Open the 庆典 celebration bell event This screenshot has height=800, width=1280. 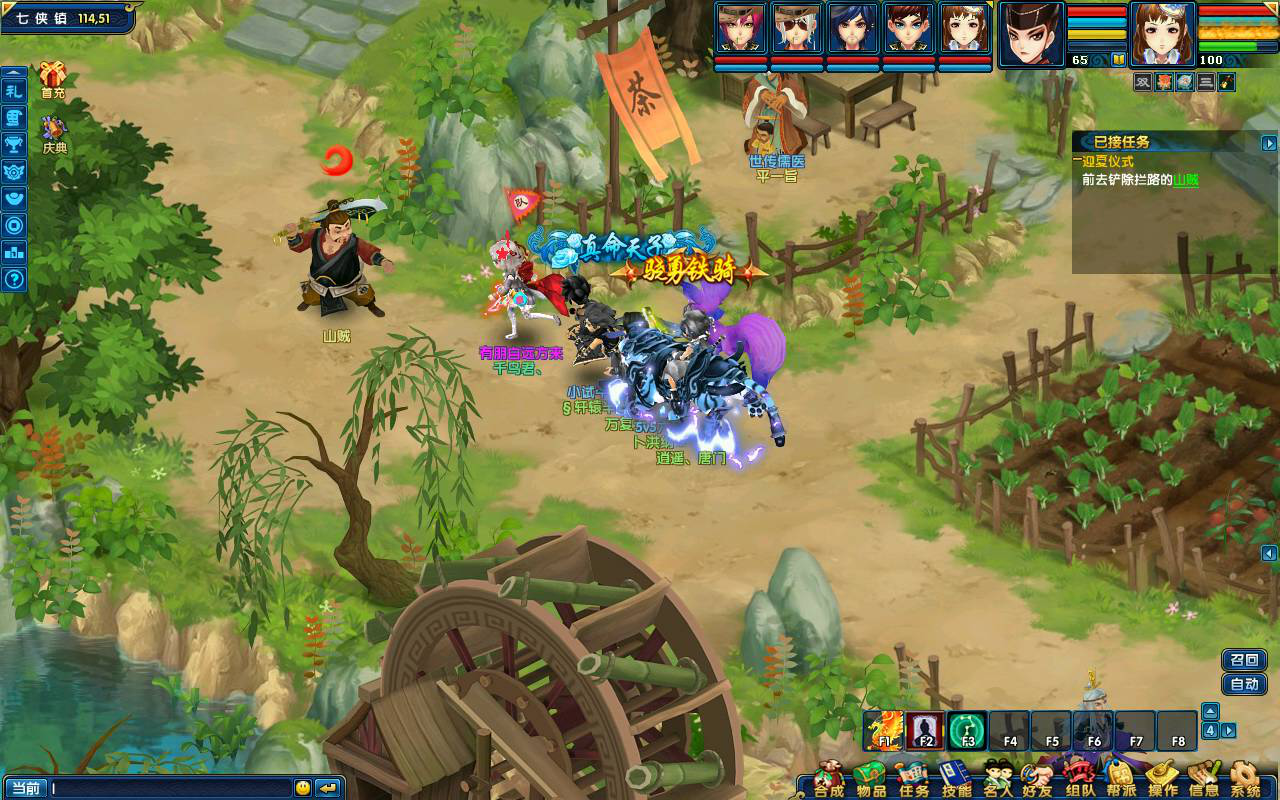coord(53,131)
